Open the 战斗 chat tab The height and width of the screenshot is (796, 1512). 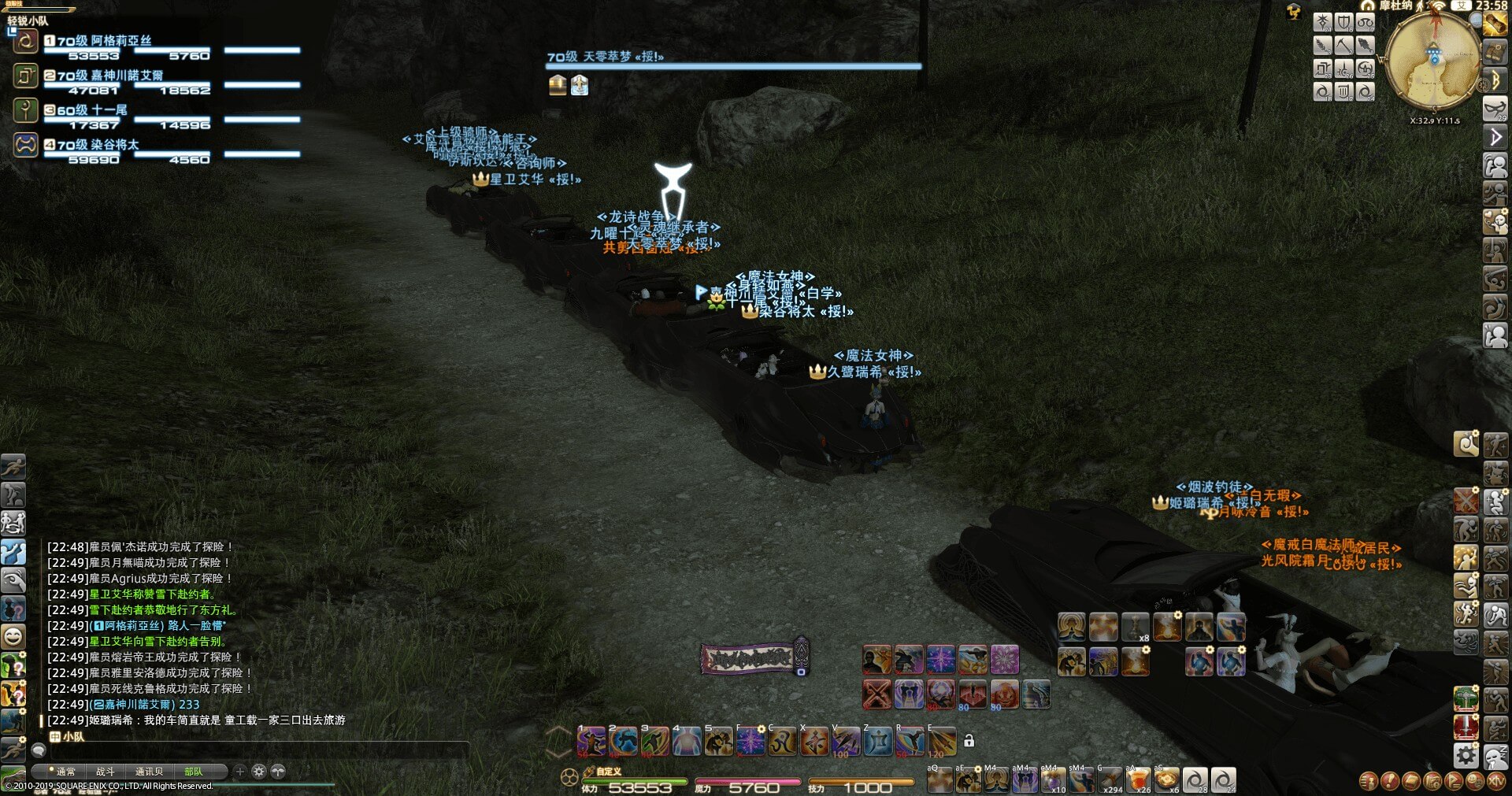(x=106, y=772)
